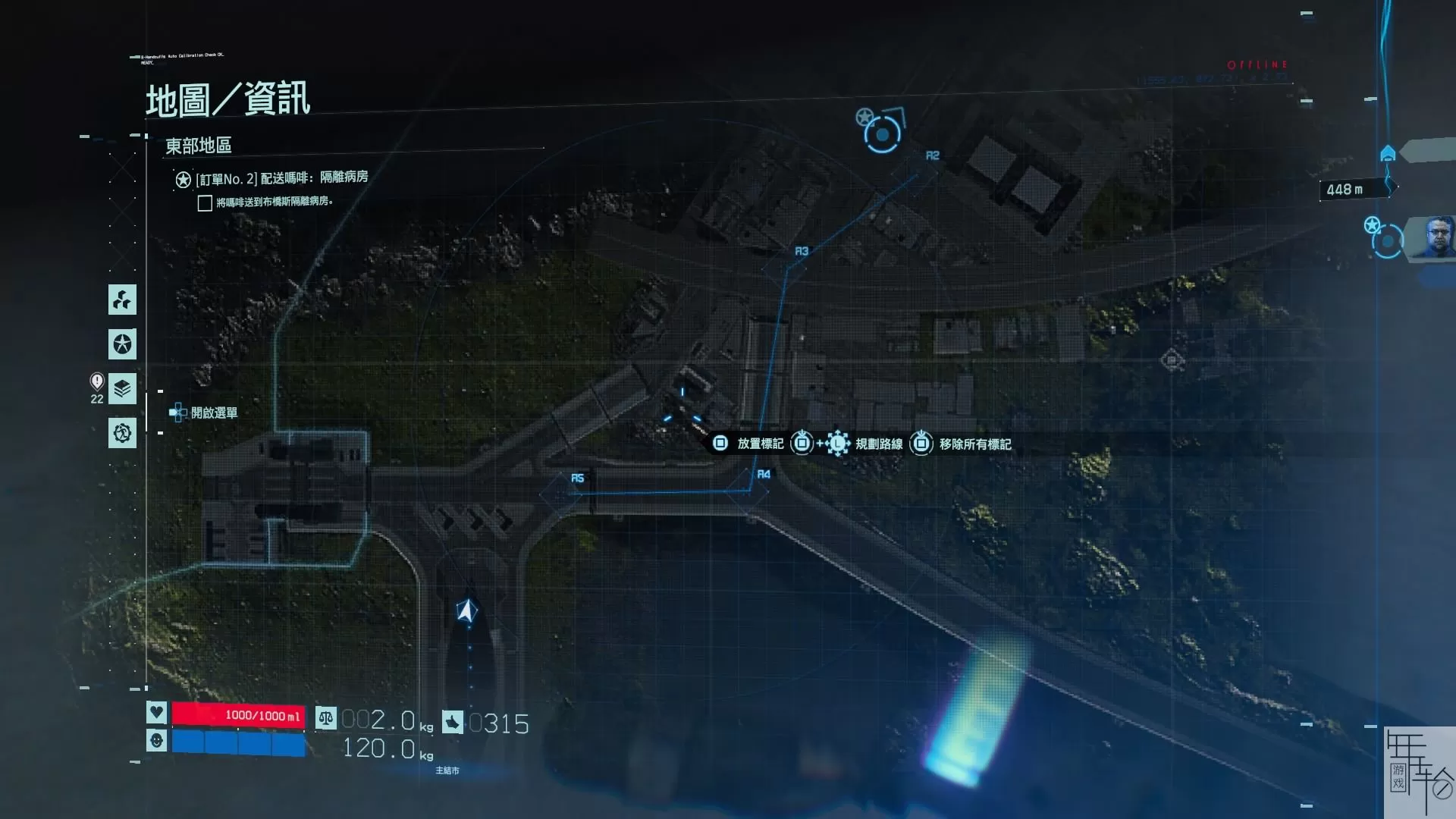Viewport: 1456px width, 819px height.
Task: Choose the 移除所有標記 remove markers option
Action: [x=963, y=444]
